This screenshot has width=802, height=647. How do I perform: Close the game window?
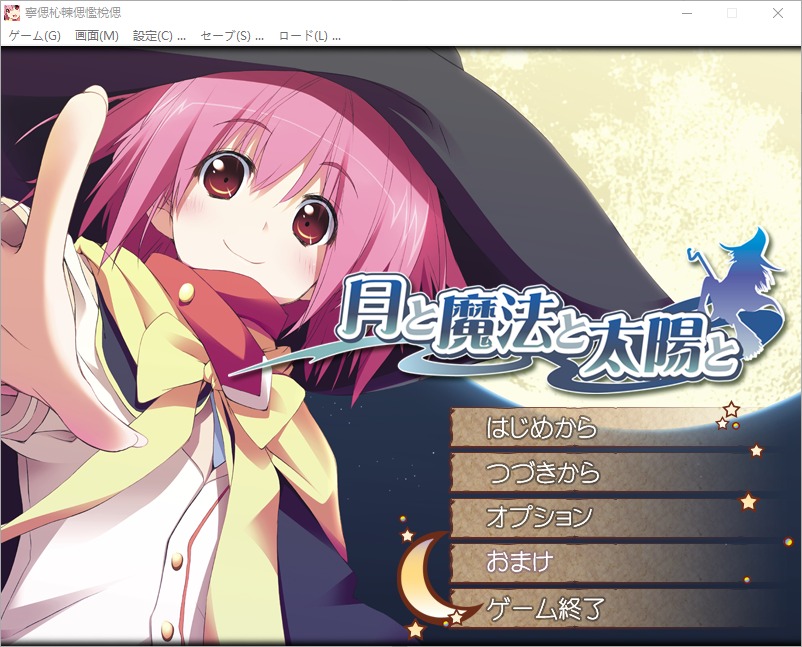tap(778, 13)
